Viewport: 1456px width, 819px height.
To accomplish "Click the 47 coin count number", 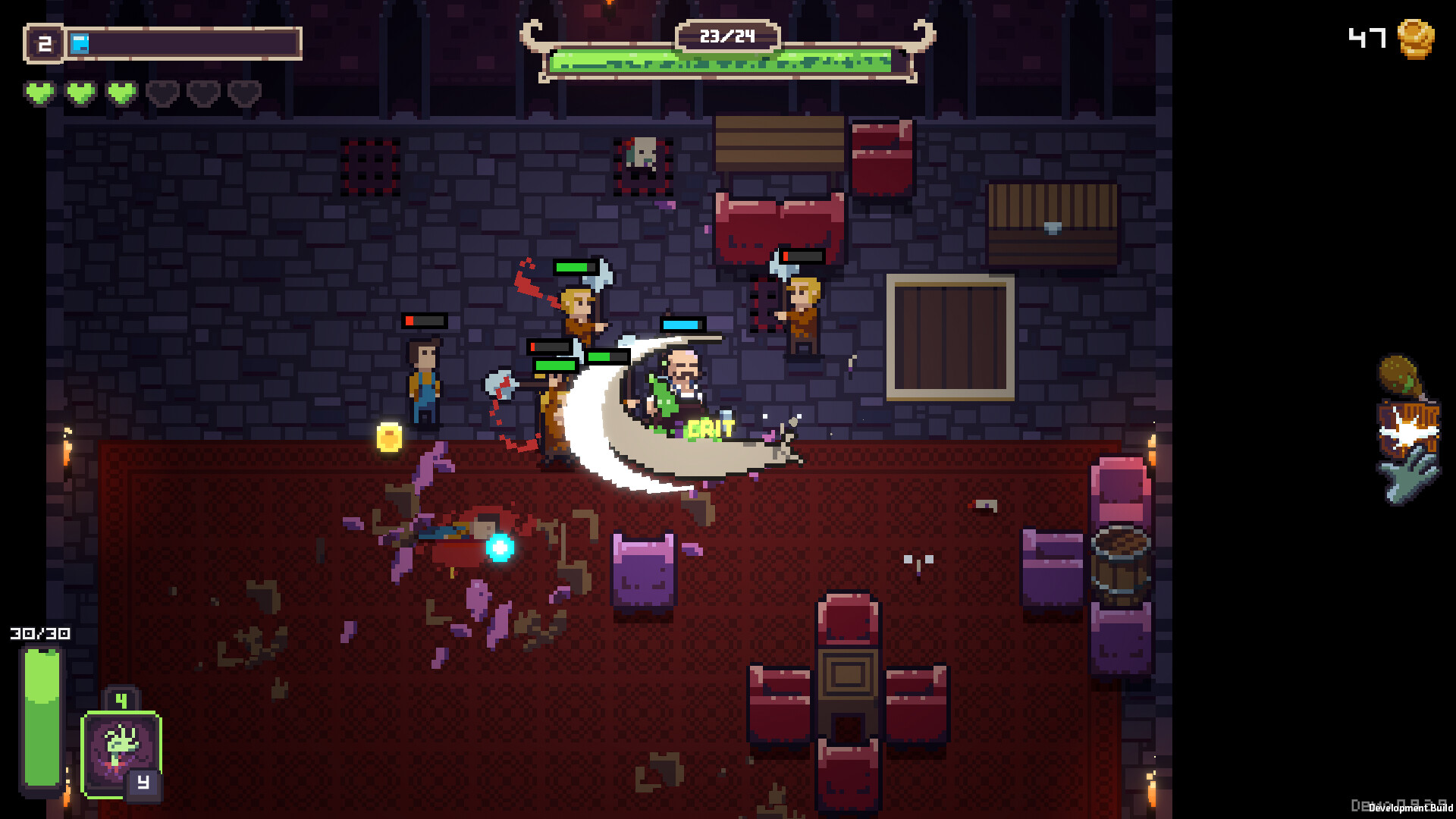I will (1365, 38).
